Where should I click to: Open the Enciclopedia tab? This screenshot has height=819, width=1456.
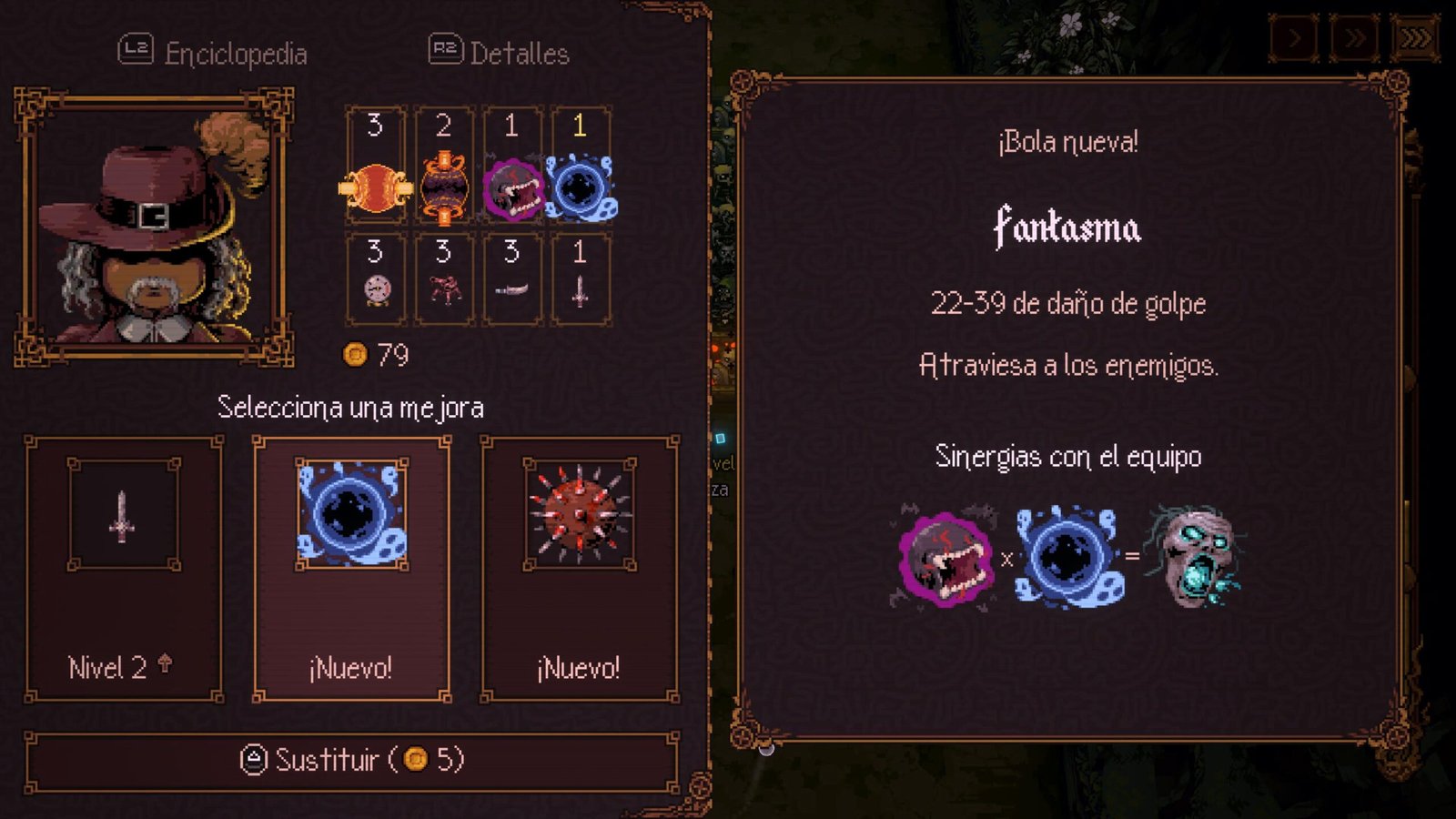tap(214, 53)
